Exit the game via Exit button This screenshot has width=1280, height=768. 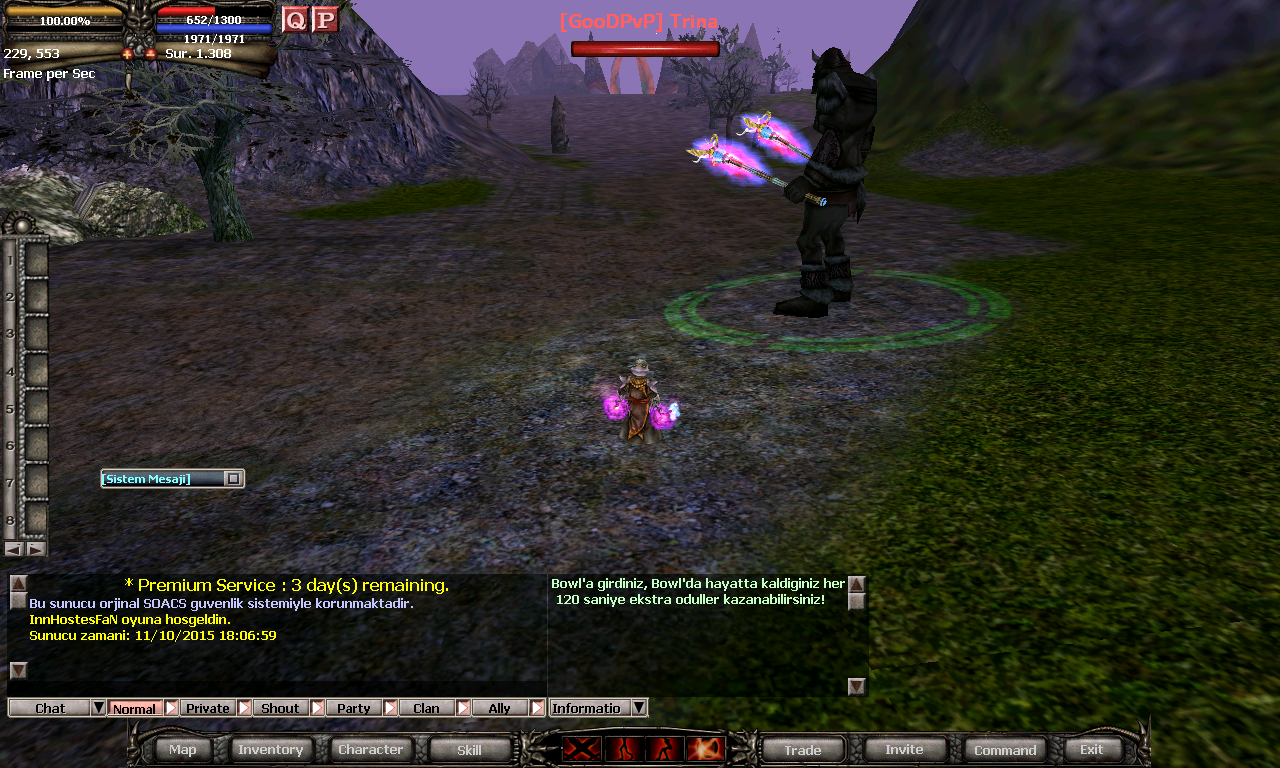coord(1092,749)
